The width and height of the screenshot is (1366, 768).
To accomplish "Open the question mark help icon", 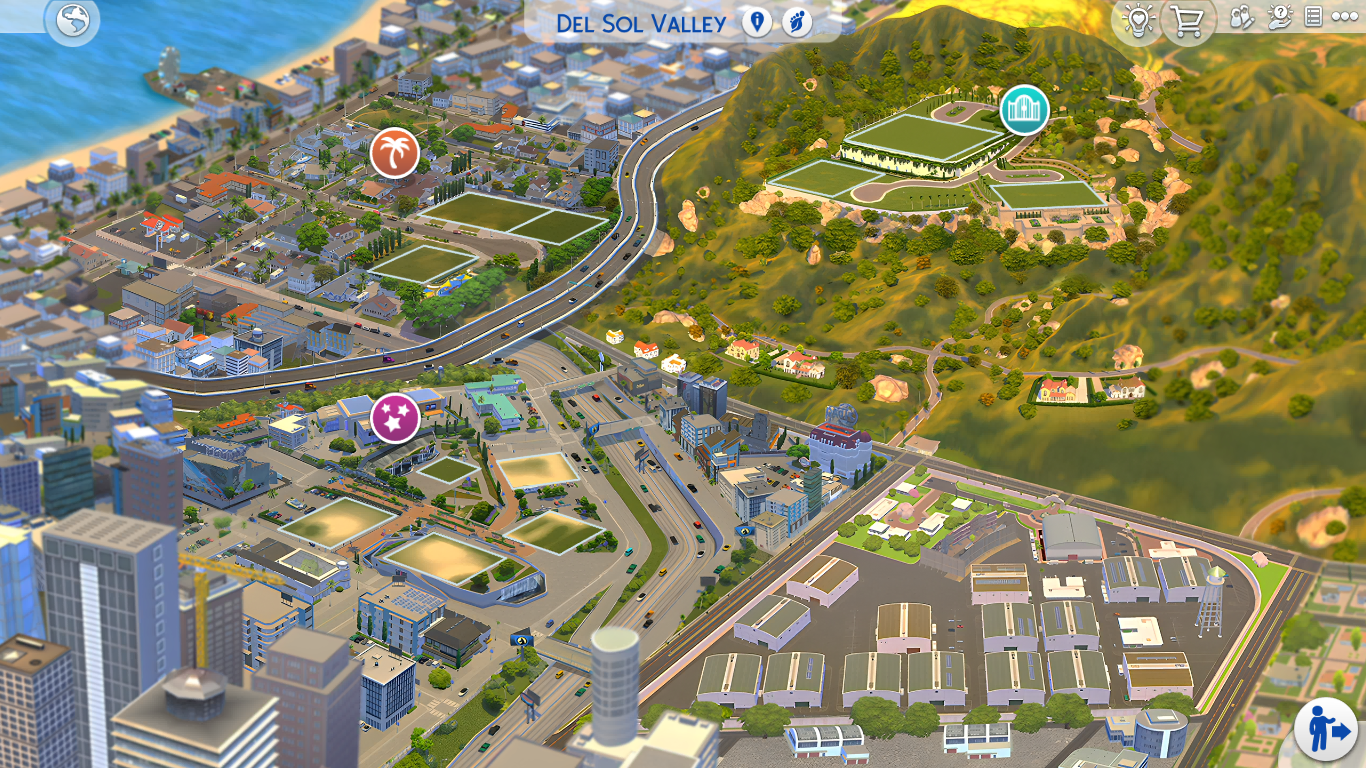I will point(1279,17).
